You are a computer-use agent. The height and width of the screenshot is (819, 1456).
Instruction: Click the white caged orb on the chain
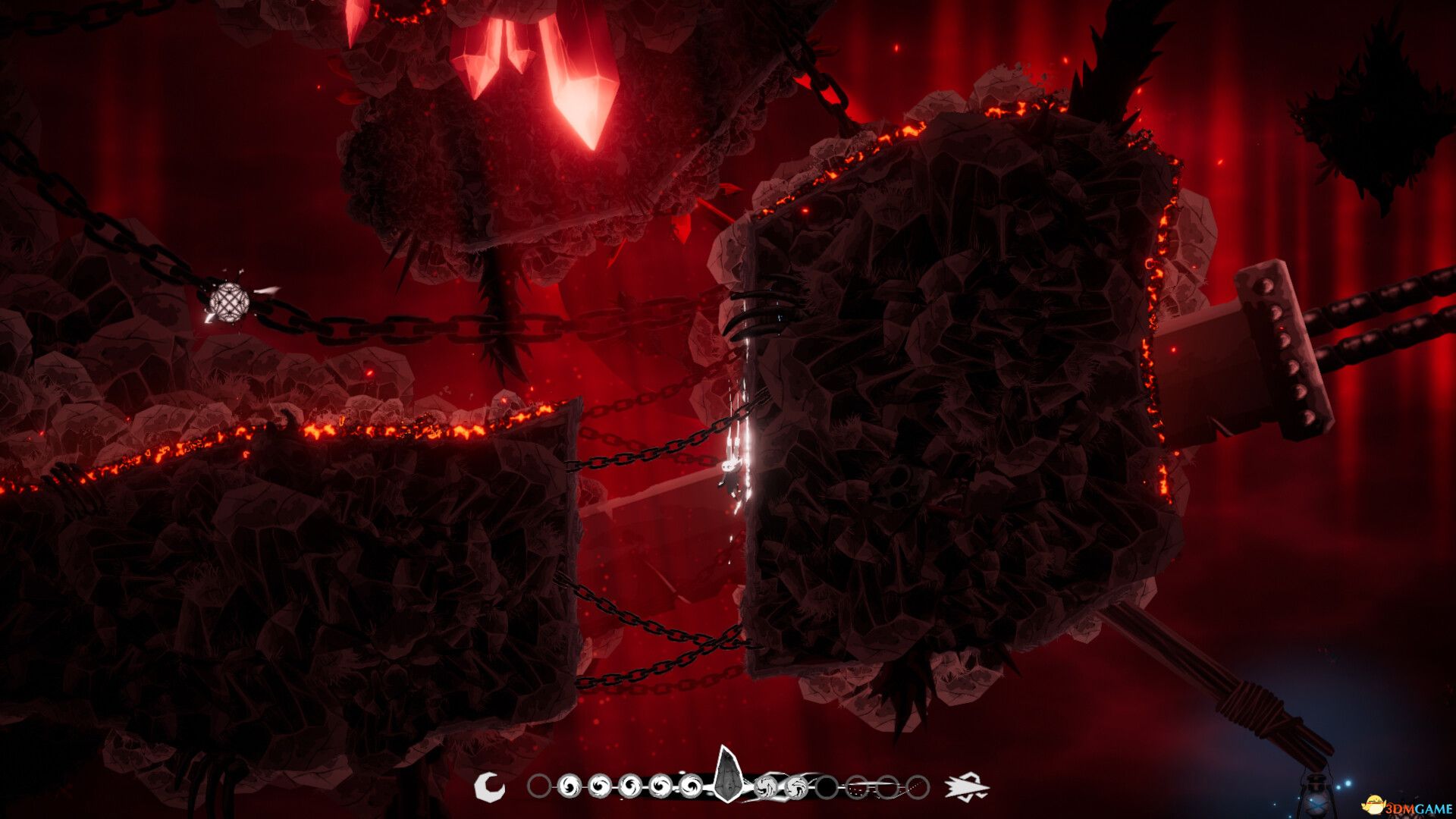229,303
